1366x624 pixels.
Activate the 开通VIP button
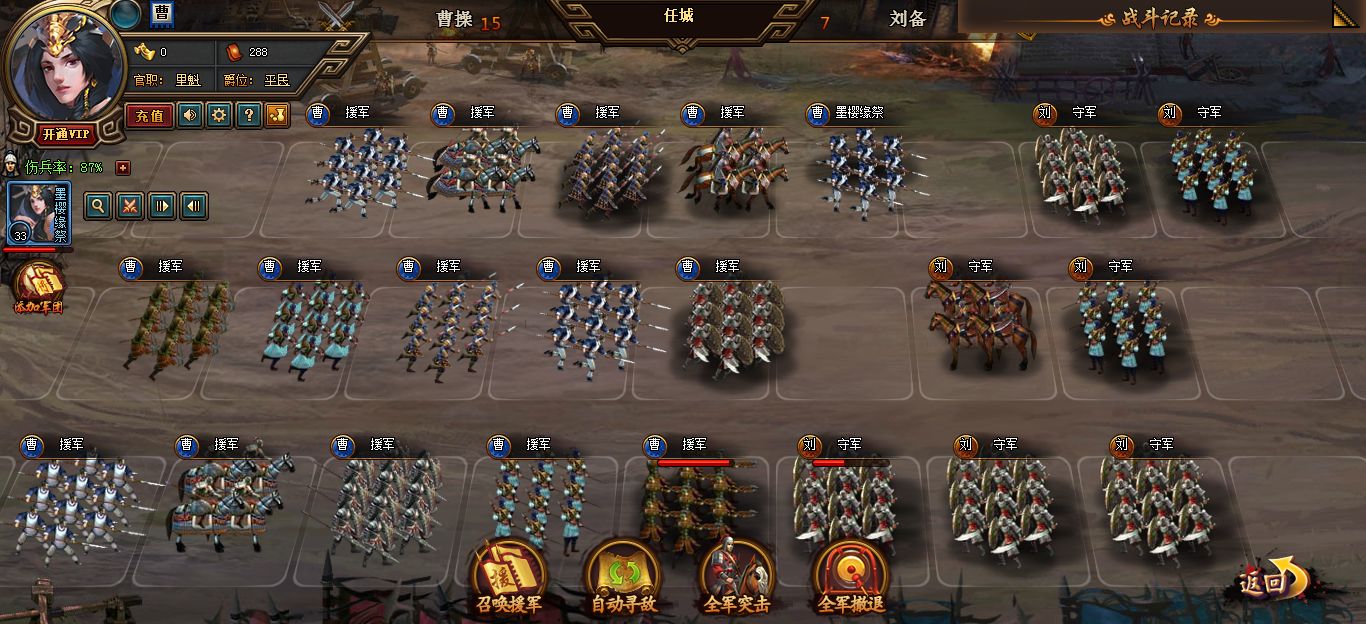(x=66, y=134)
